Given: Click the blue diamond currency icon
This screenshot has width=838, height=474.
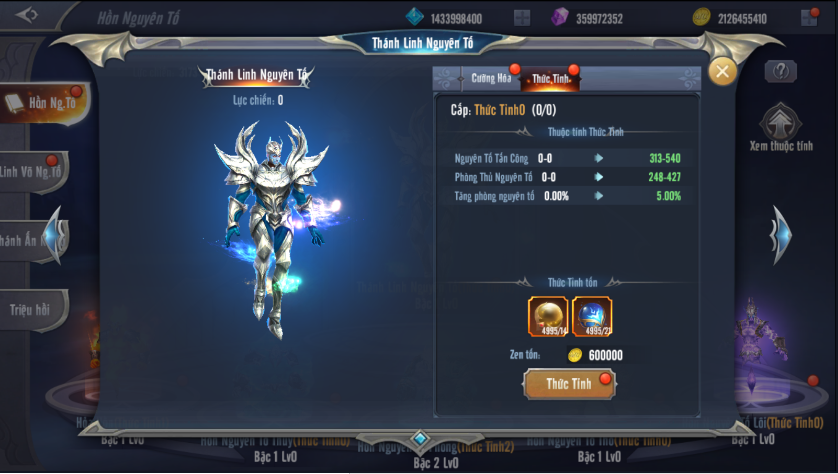Looking at the screenshot, I should pyautogui.click(x=415, y=17).
